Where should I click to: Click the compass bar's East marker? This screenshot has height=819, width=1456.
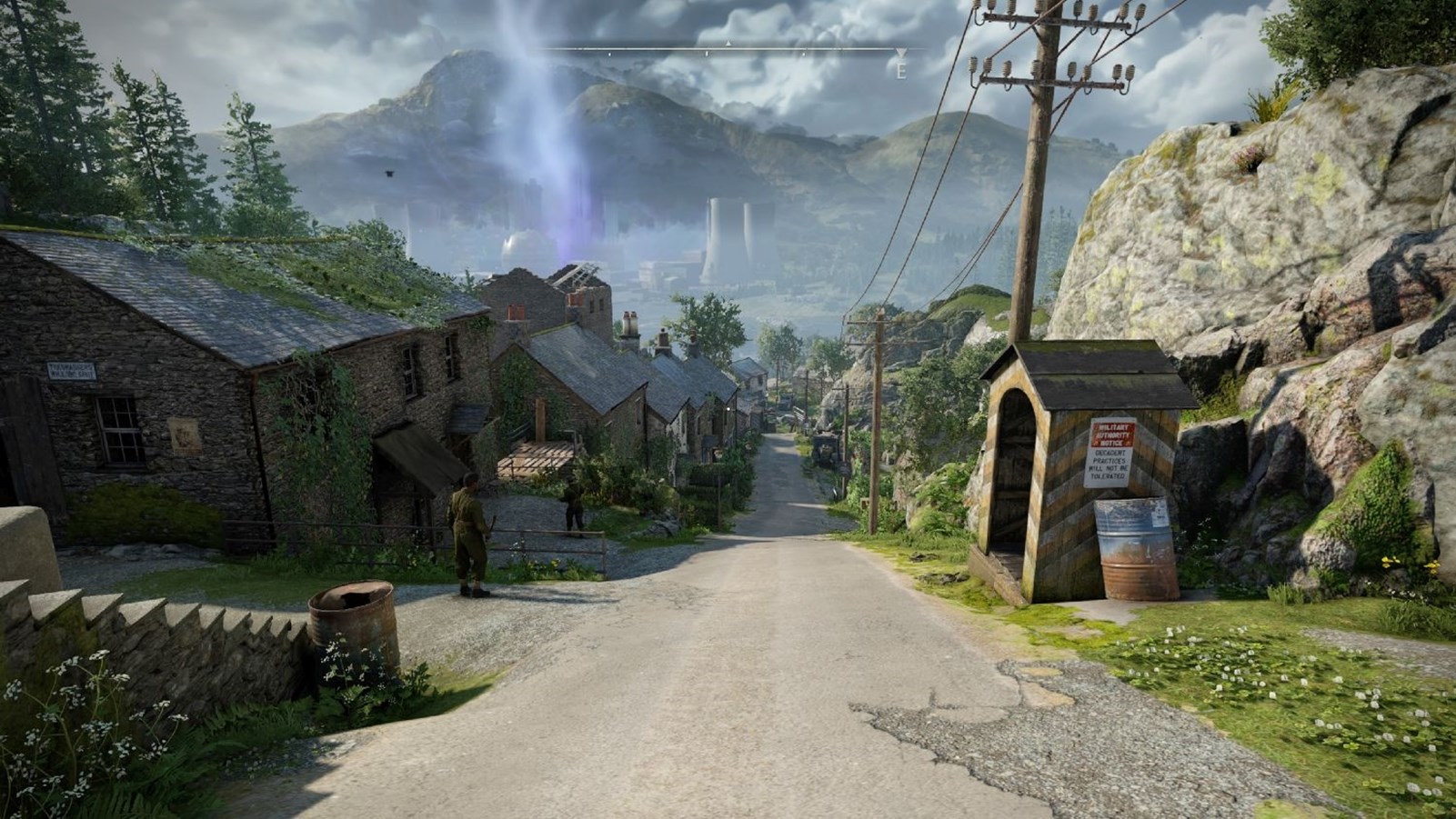point(901,67)
